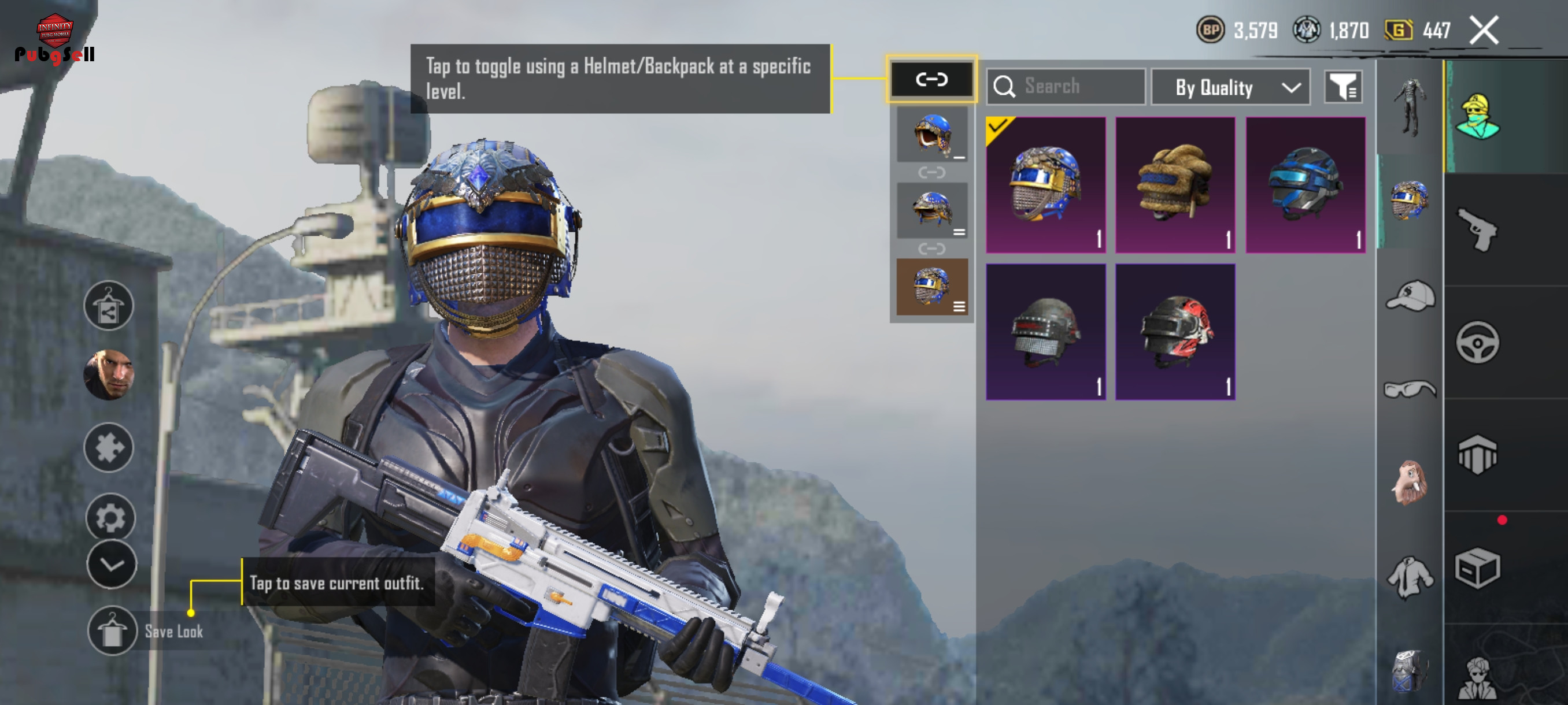Close the inventory with the X button
Screen dimensions: 1568x705
point(1484,31)
